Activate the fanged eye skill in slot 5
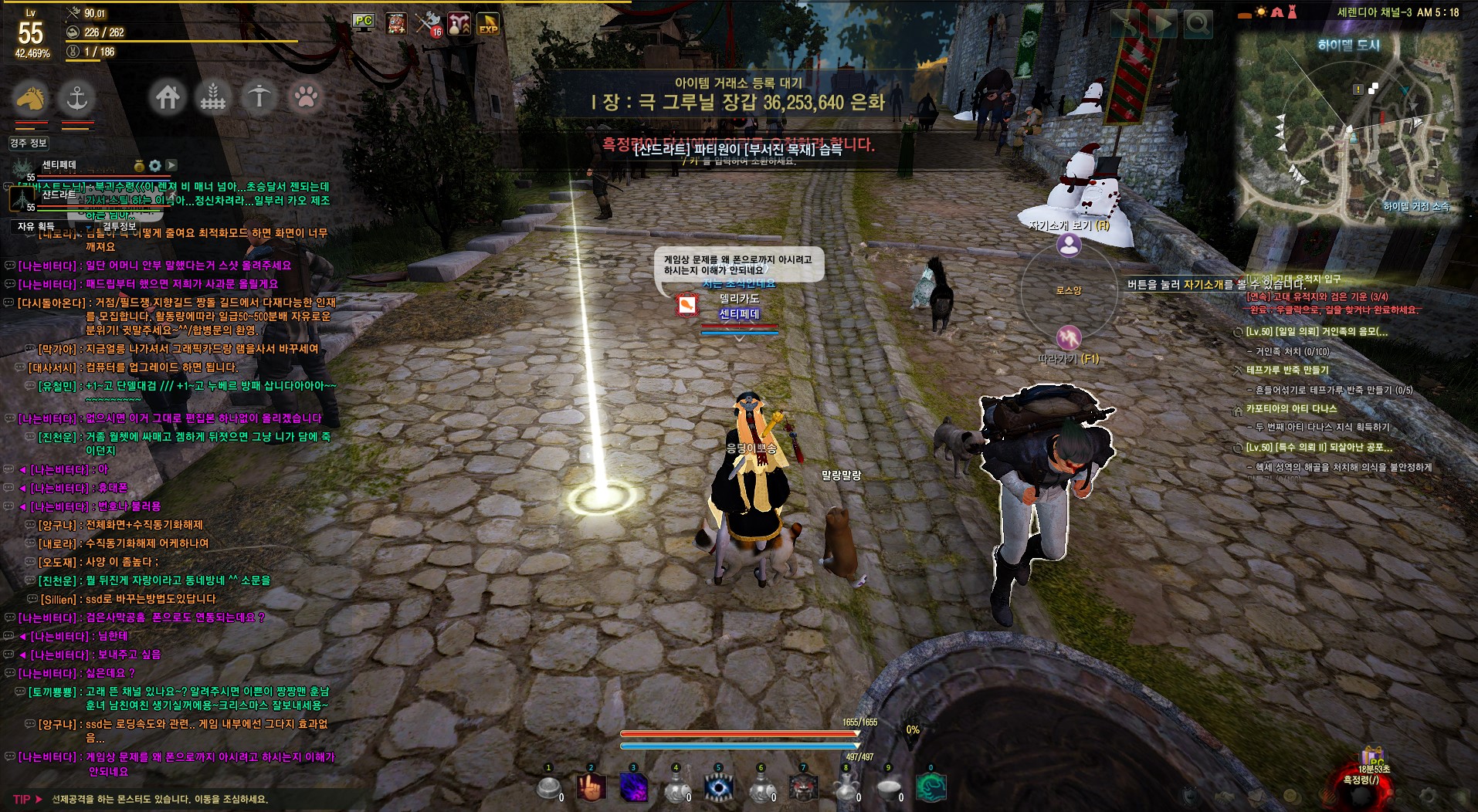The height and width of the screenshot is (812, 1478). point(719,788)
